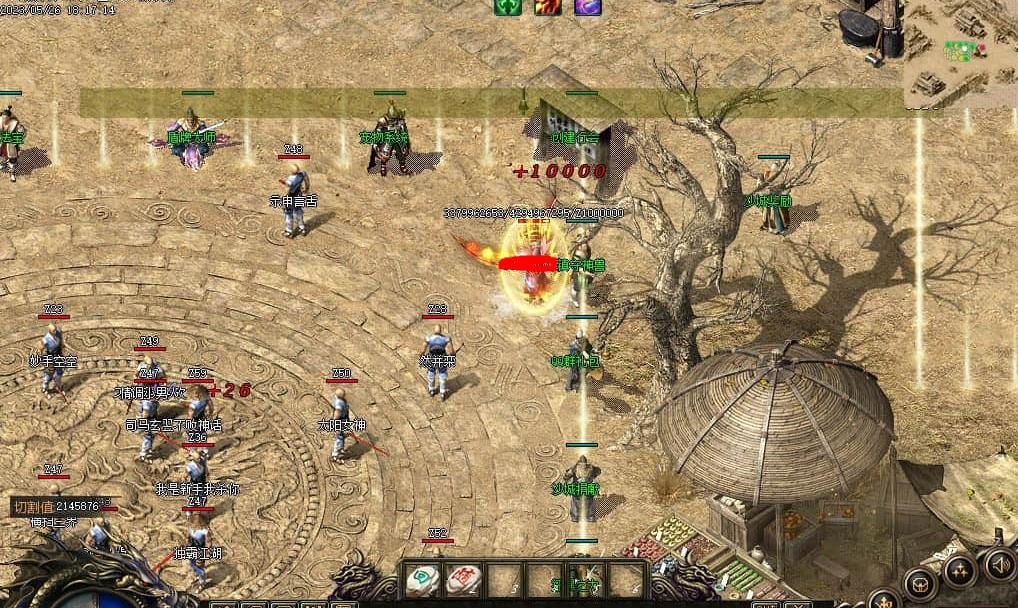This screenshot has height=608, width=1018.
Task: Toggle the sound speaker button
Action: tap(1000, 564)
